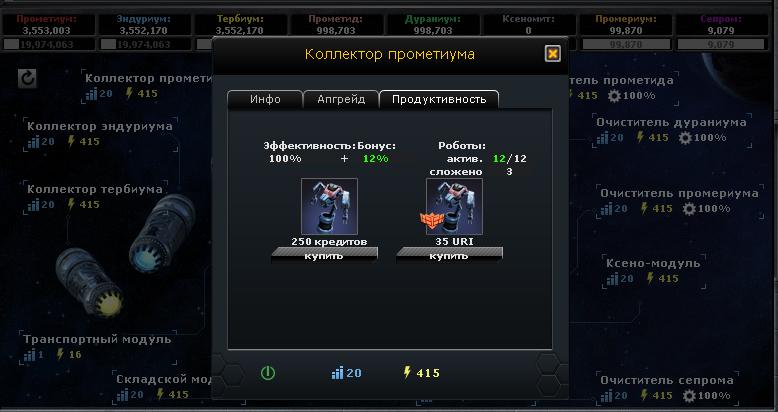Viewport: 778px width, 412px height.
Task: Open Транспортный модуль
Action: click(97, 339)
